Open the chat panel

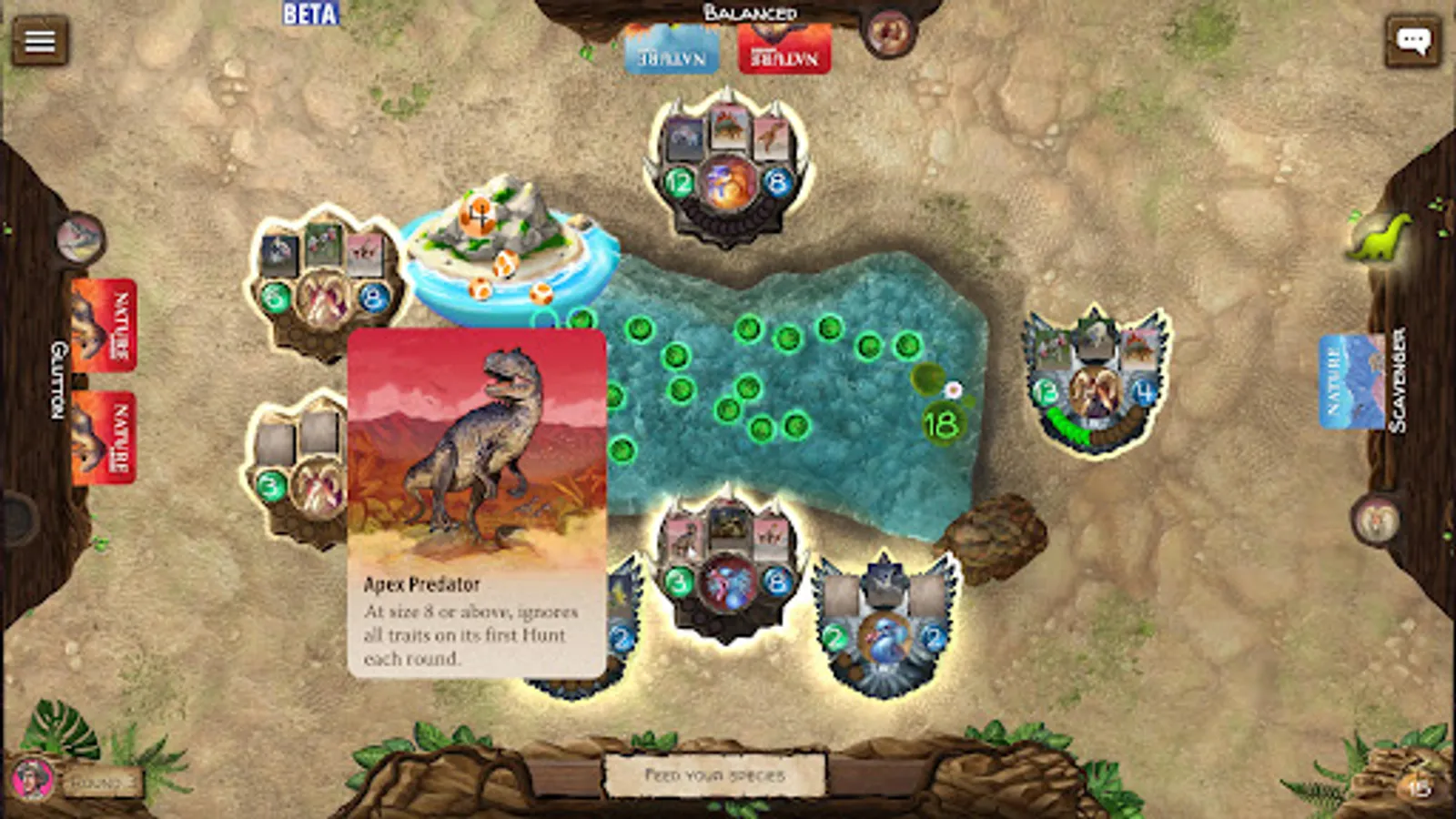(x=1413, y=41)
